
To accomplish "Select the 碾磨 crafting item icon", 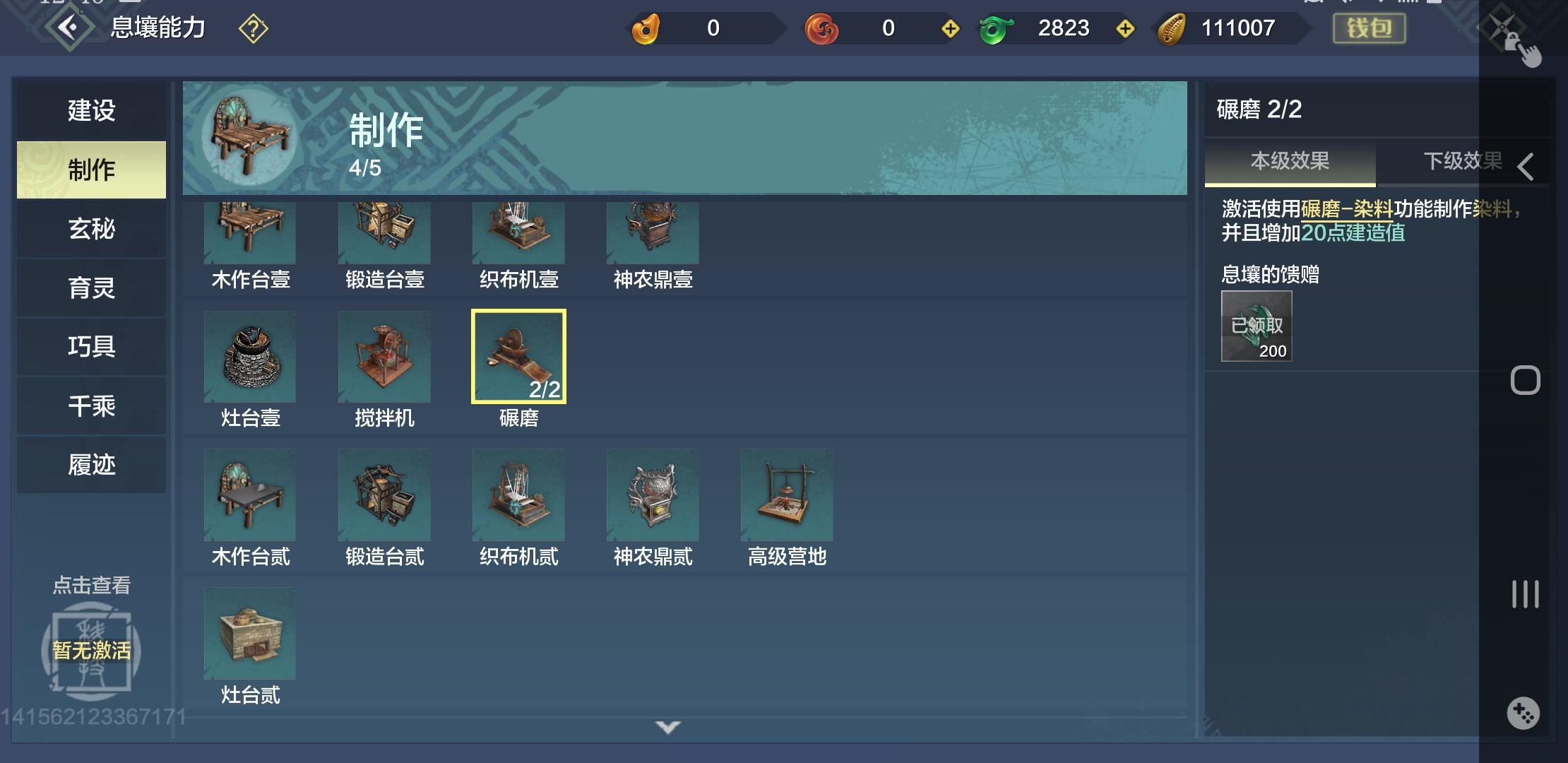I will click(518, 357).
